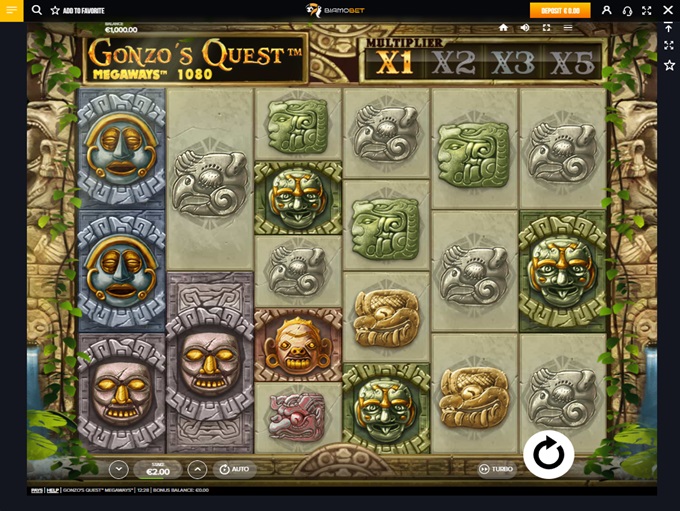Image resolution: width=680 pixels, height=511 pixels.
Task: Decrease the bet with the down arrow
Action: point(119,468)
